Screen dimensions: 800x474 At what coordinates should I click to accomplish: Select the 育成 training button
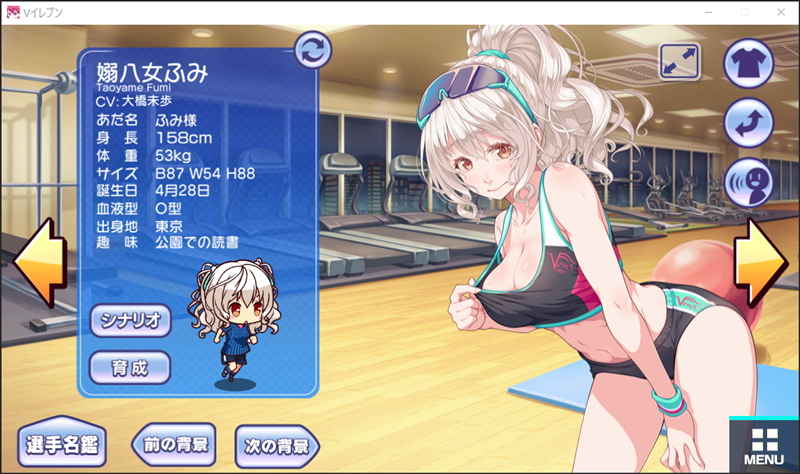pyautogui.click(x=130, y=367)
